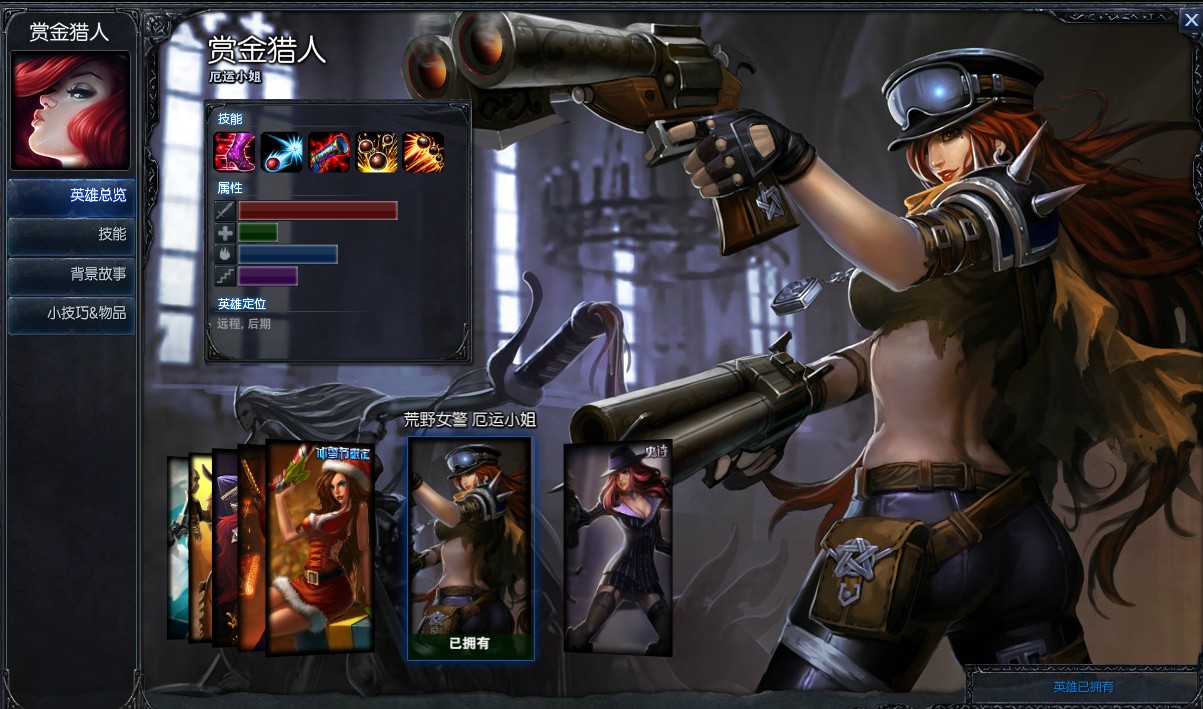
Task: Choose the 荒野女警 skin card marked 已拥有
Action: (470, 548)
